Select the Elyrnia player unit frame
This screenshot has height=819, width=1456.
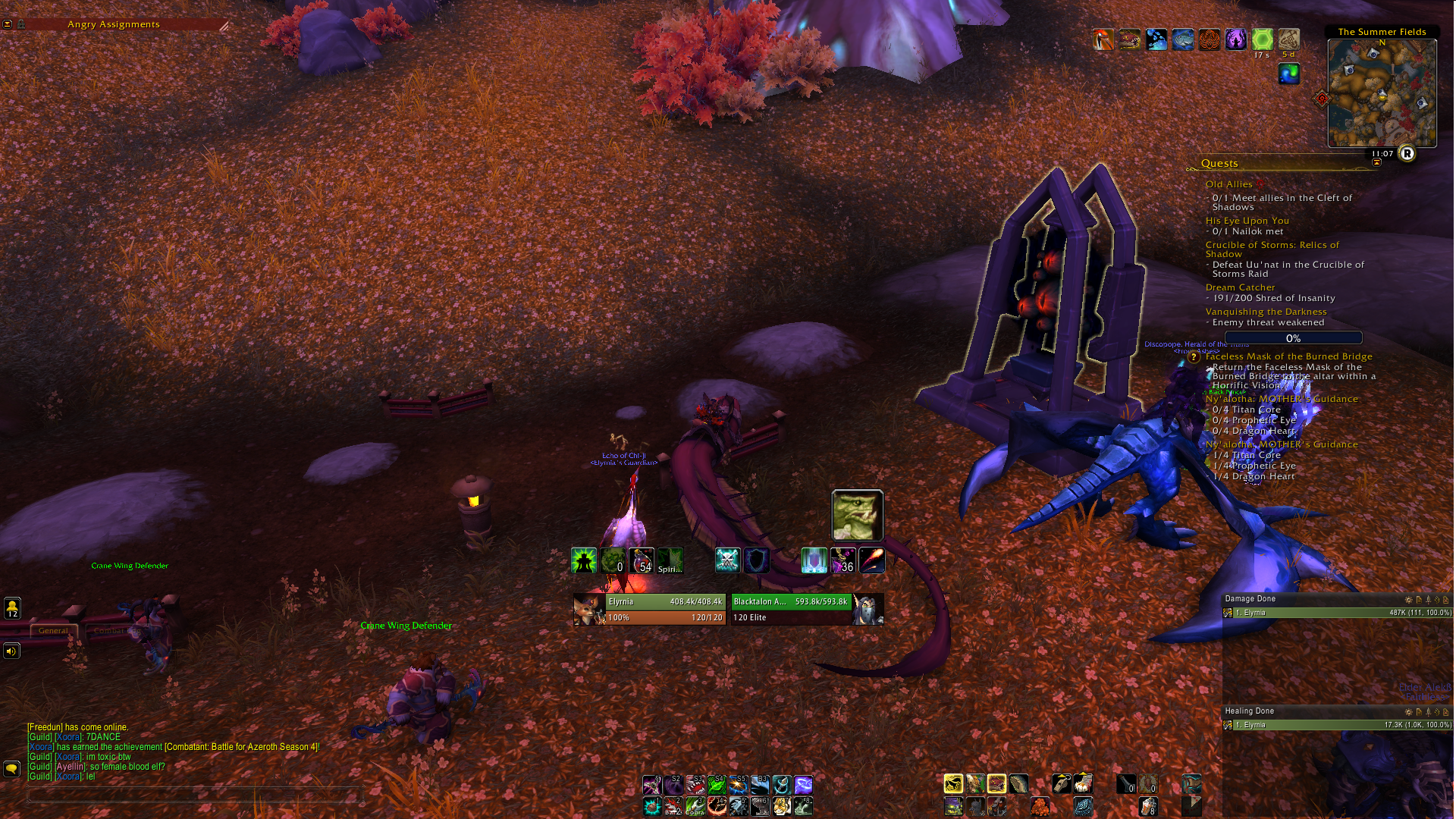[x=649, y=609]
